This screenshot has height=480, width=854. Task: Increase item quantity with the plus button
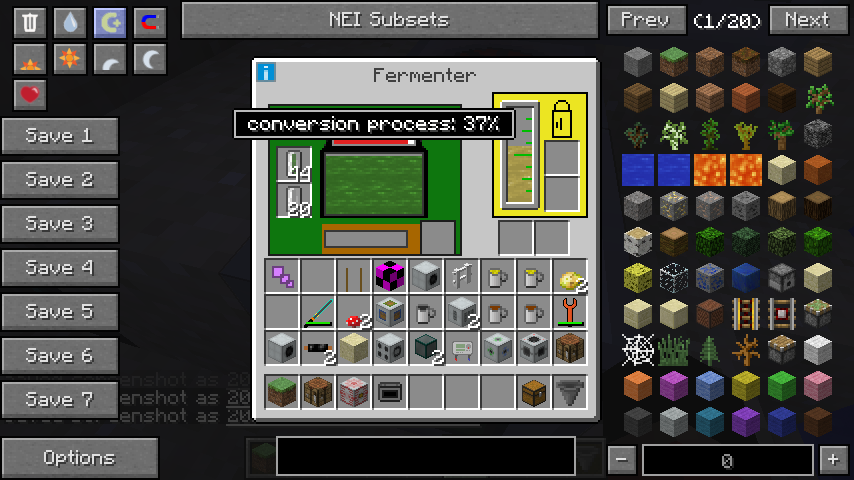coord(832,460)
